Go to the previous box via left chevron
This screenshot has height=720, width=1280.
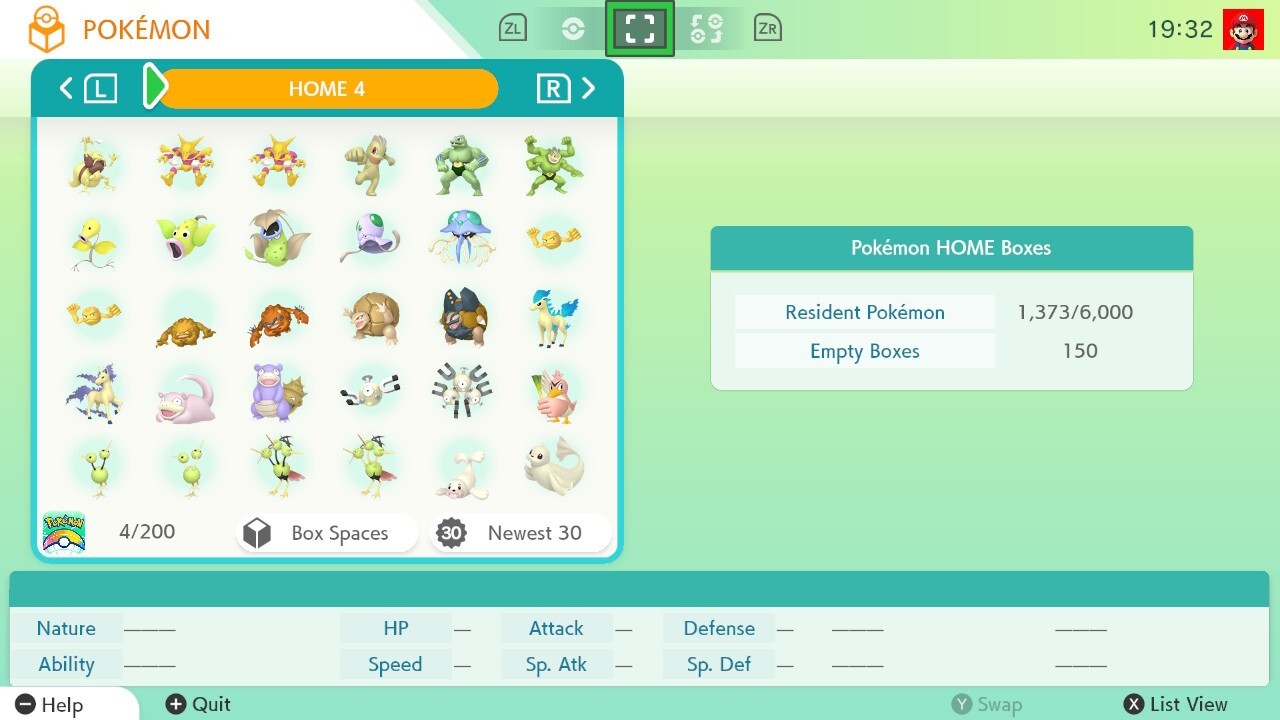point(65,88)
